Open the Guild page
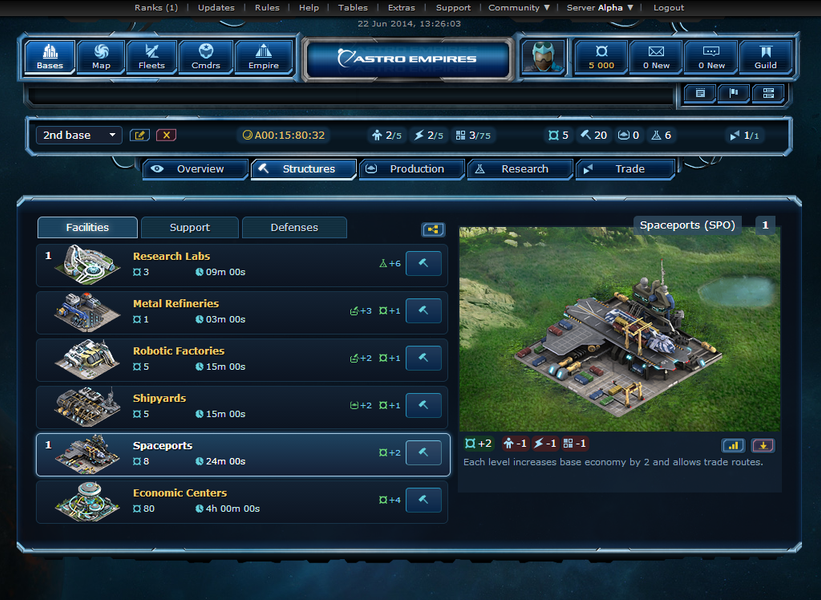 tap(766, 57)
